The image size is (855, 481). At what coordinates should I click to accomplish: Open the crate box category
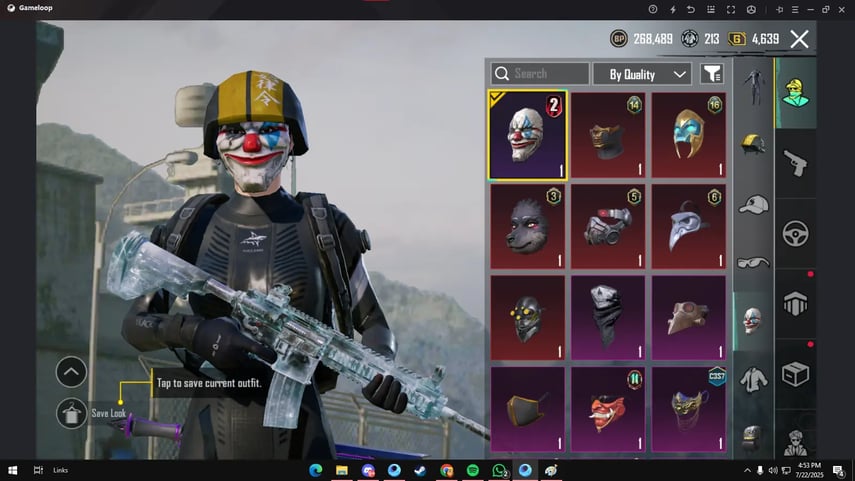[x=796, y=375]
